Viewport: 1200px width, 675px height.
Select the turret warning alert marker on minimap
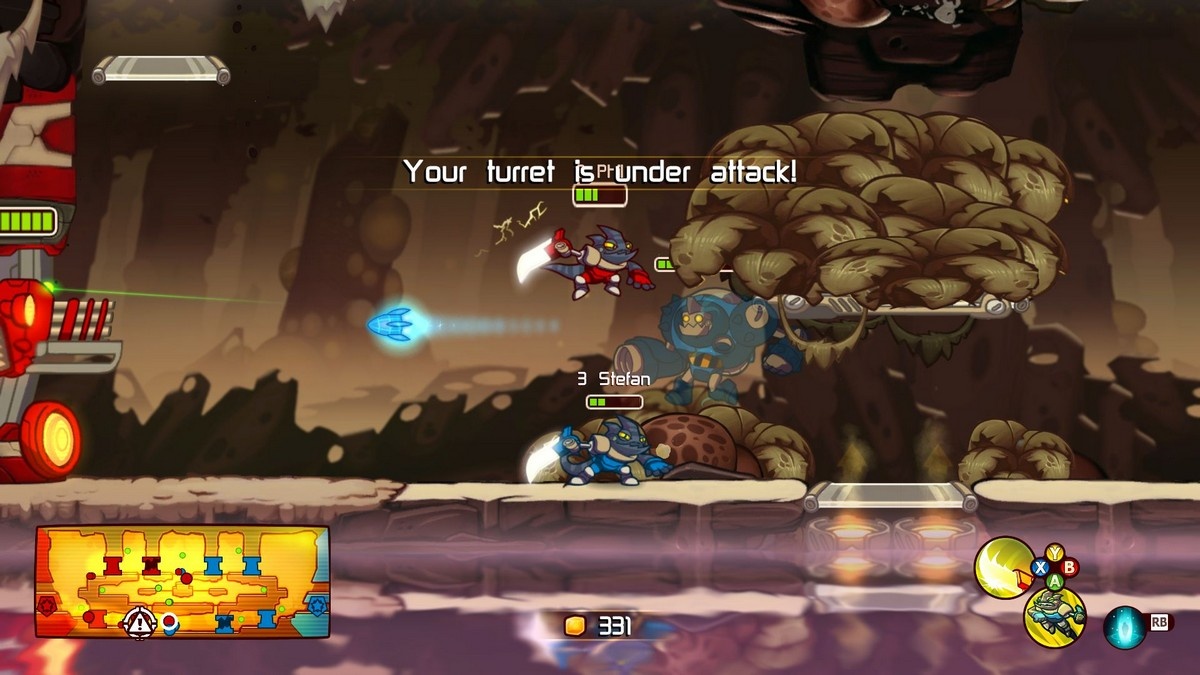click(137, 624)
